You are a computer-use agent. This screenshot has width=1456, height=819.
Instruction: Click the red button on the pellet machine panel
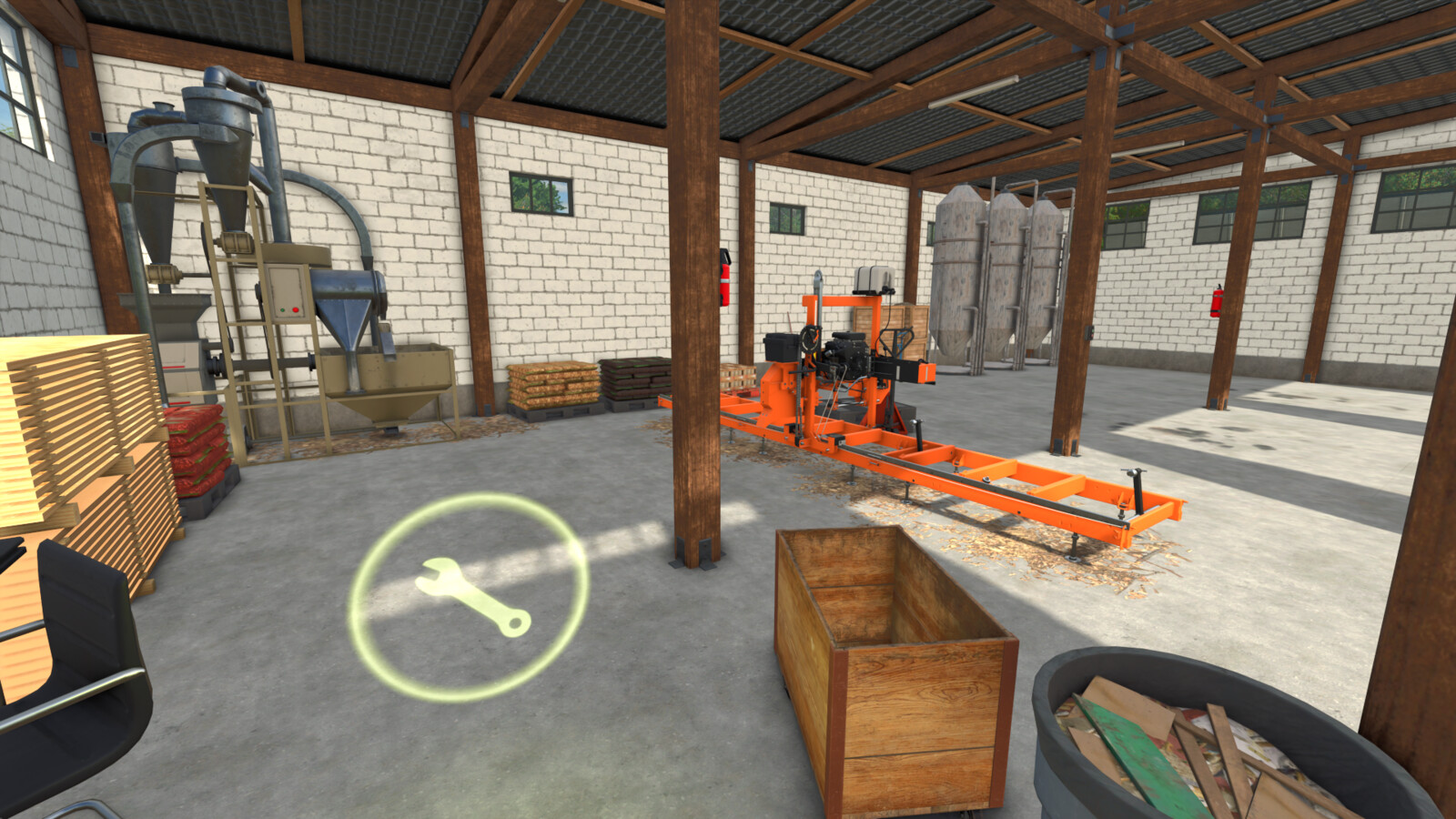click(x=295, y=309)
